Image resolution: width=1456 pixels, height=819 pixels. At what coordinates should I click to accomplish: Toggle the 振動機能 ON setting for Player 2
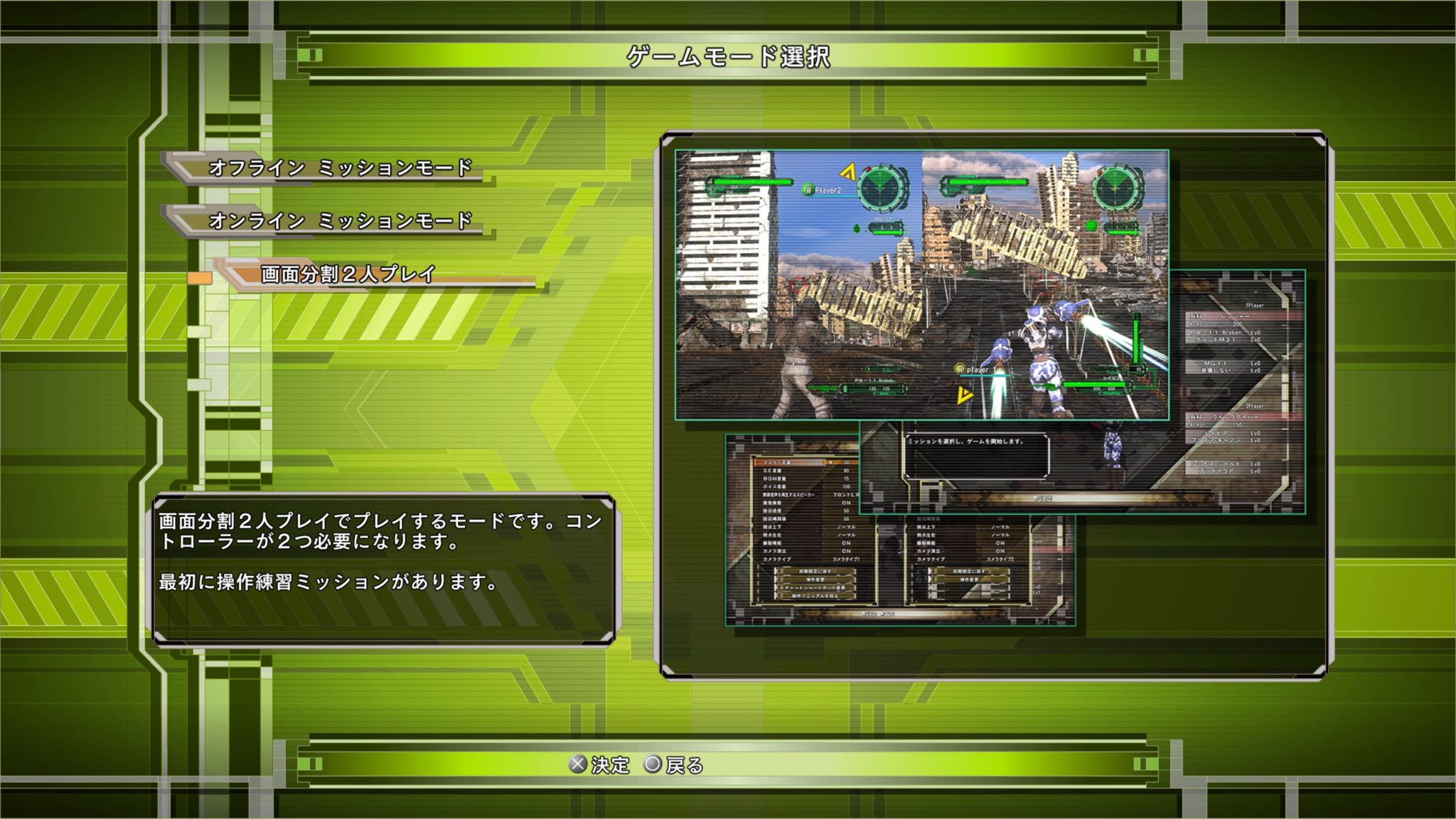tap(1001, 543)
